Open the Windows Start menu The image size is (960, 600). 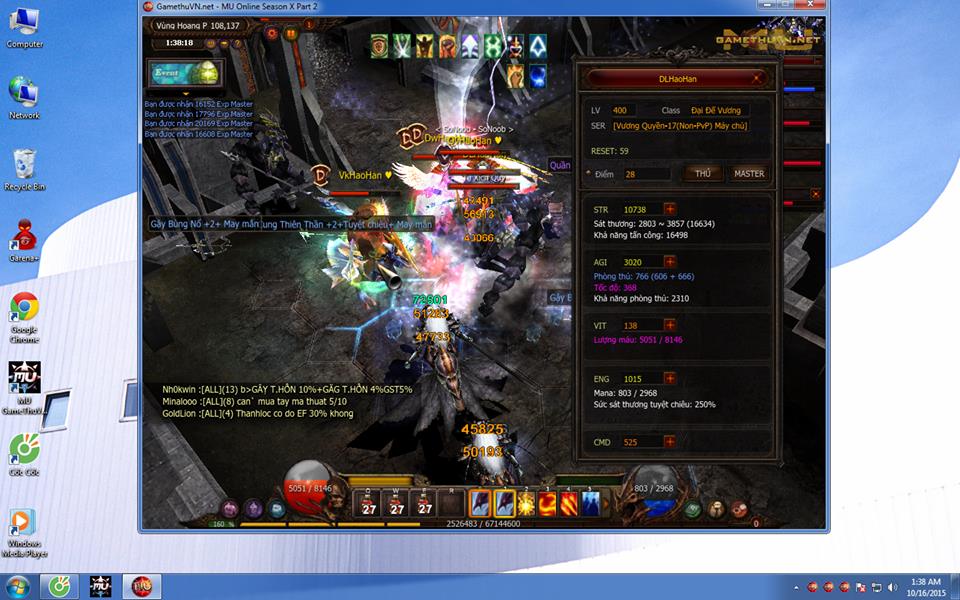click(x=17, y=586)
